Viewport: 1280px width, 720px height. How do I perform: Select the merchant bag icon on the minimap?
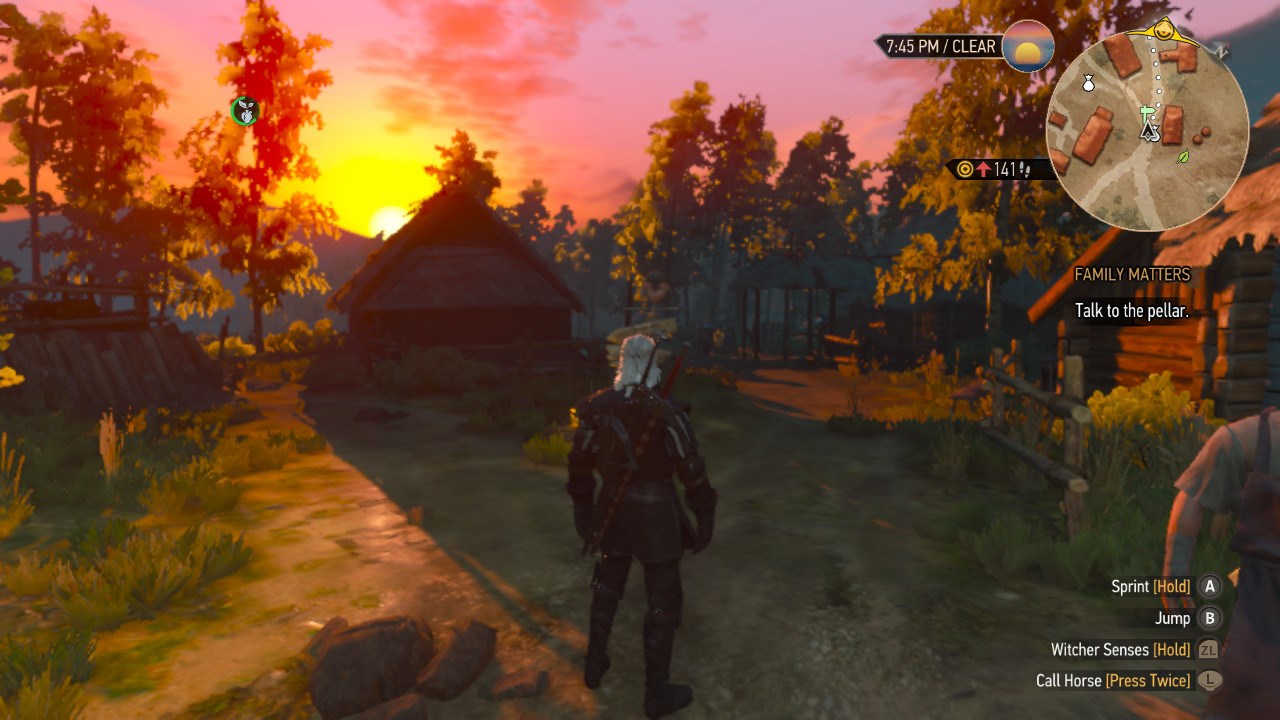pyautogui.click(x=1088, y=84)
